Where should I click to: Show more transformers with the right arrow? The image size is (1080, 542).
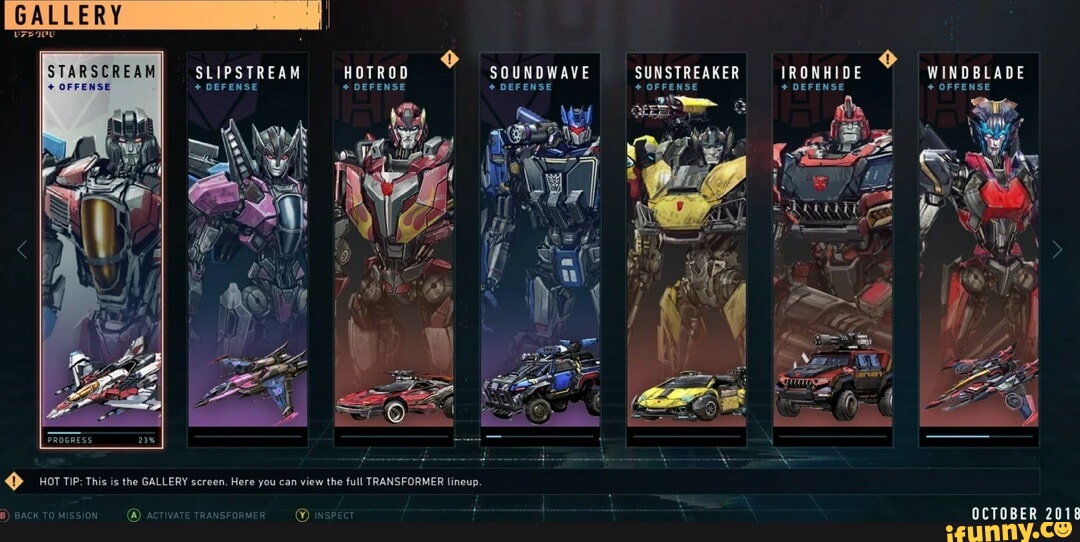click(x=1057, y=250)
